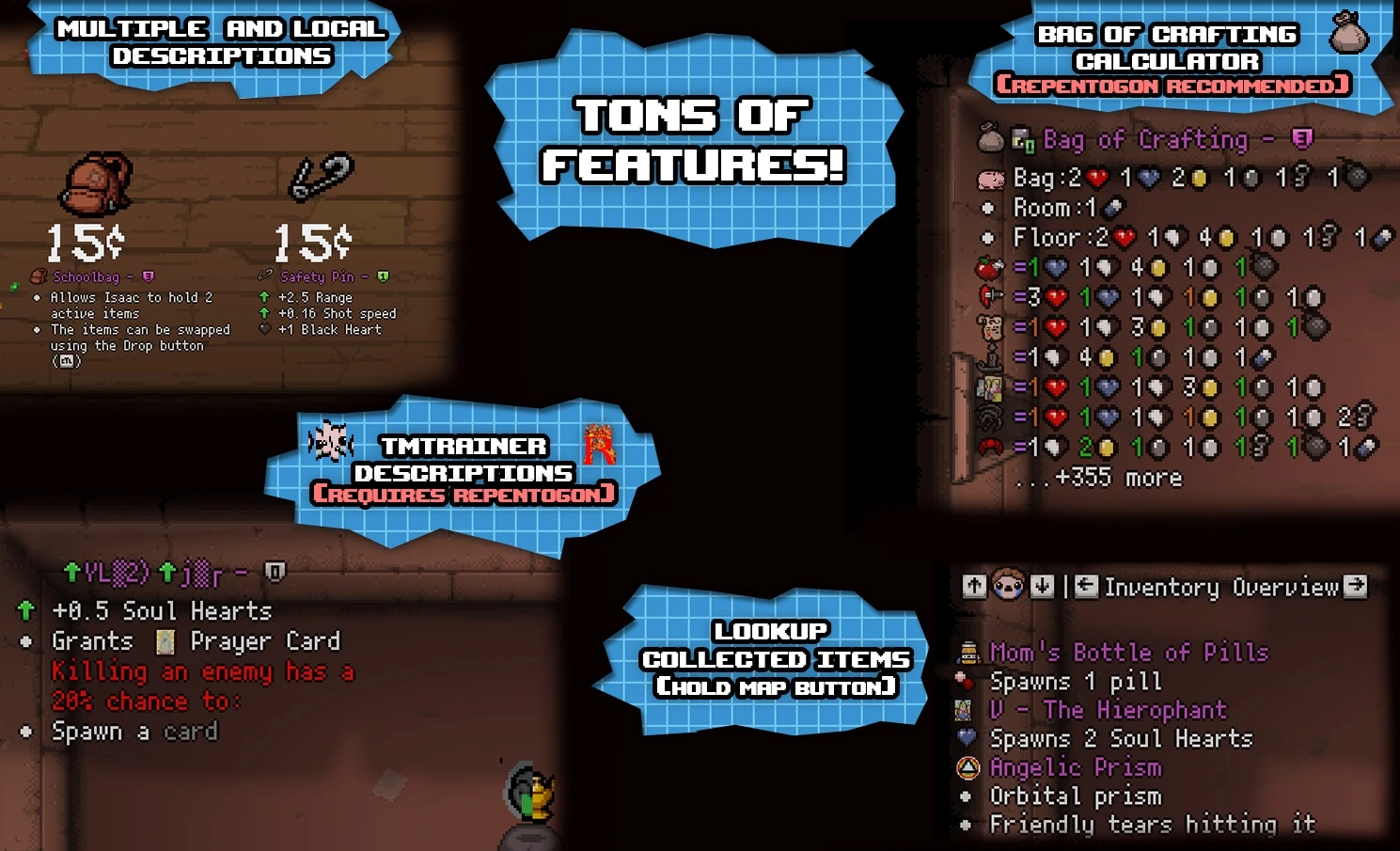
Task: Click the Isaac head icon in Inventory Overview
Action: (1006, 586)
